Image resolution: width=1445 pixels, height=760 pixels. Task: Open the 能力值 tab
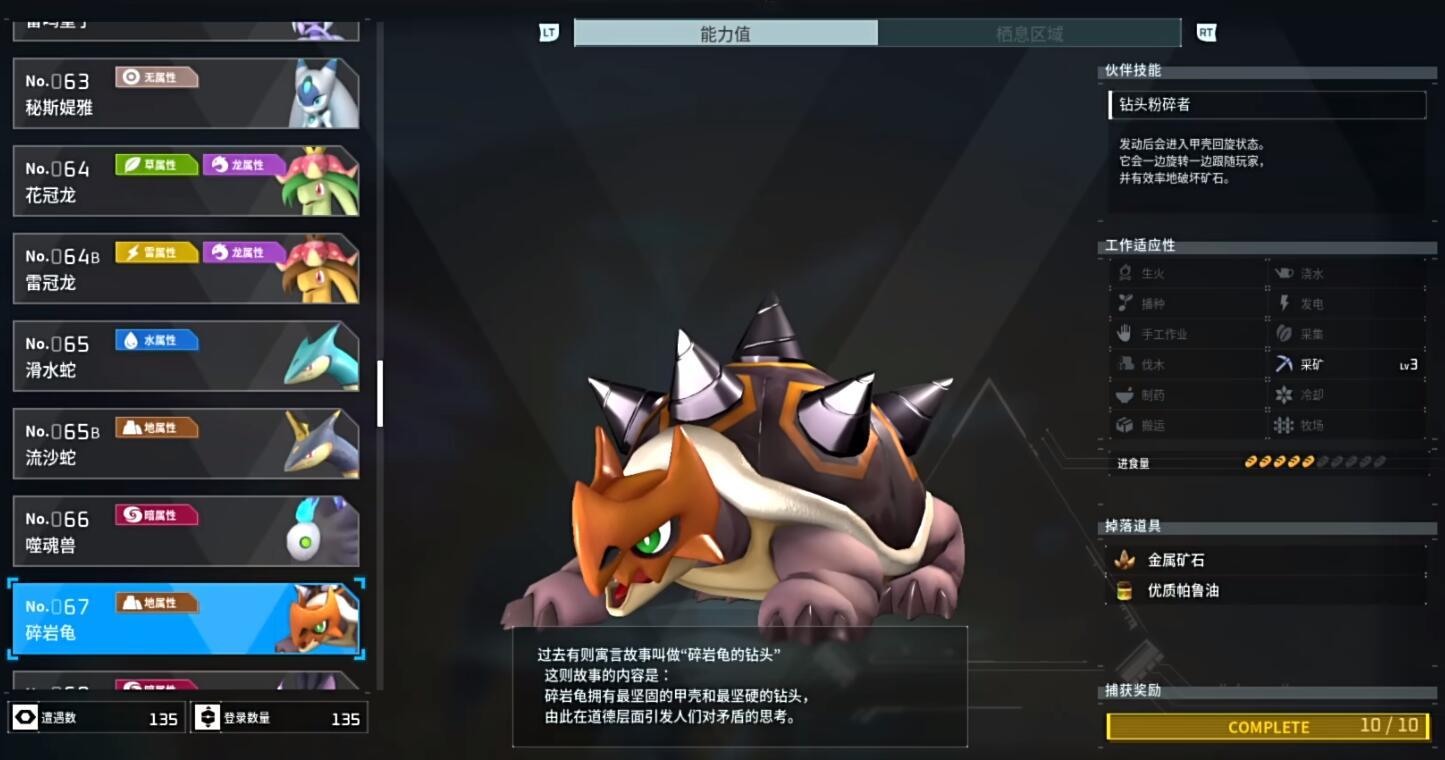(726, 33)
